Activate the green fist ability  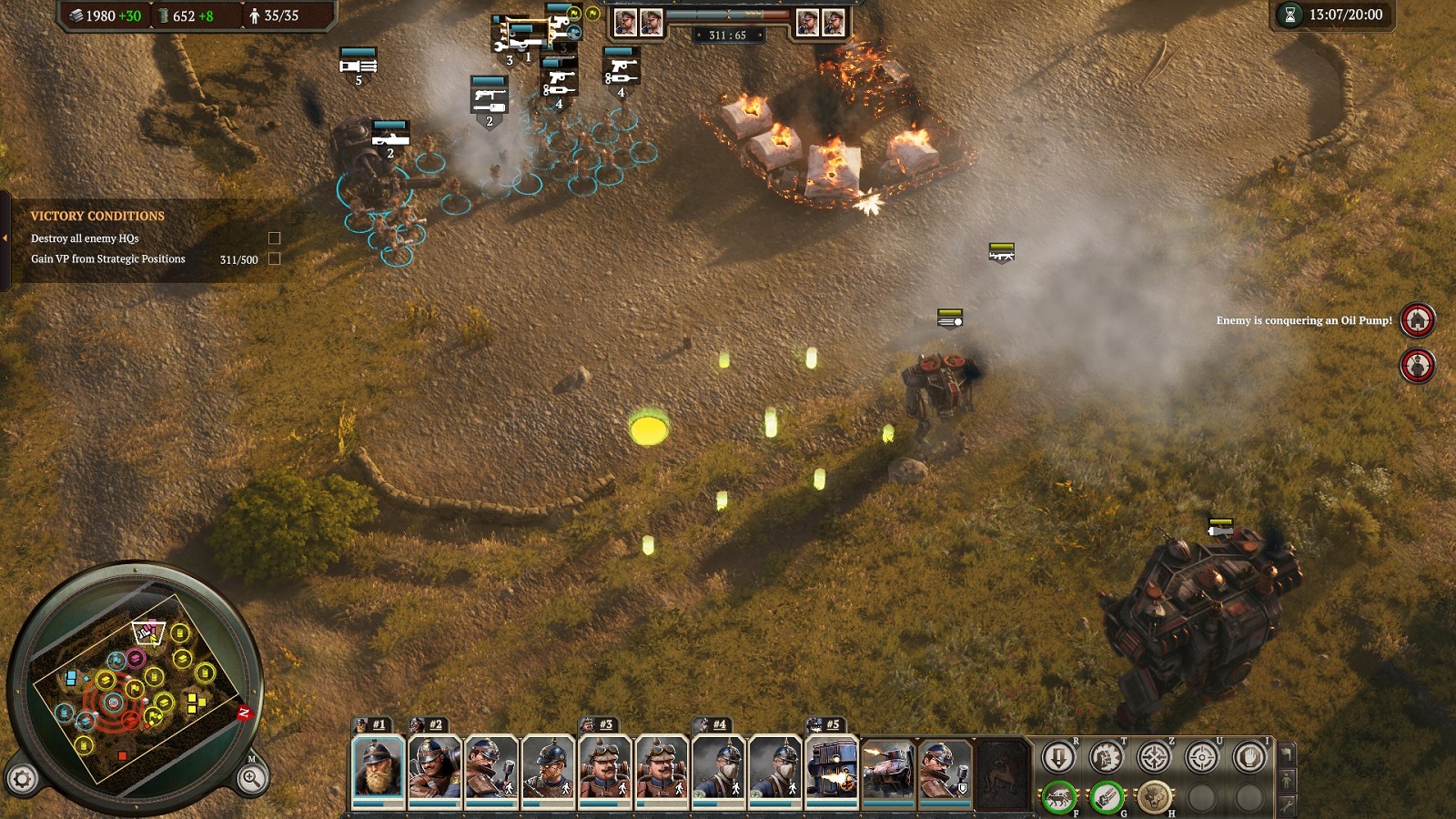1107,798
